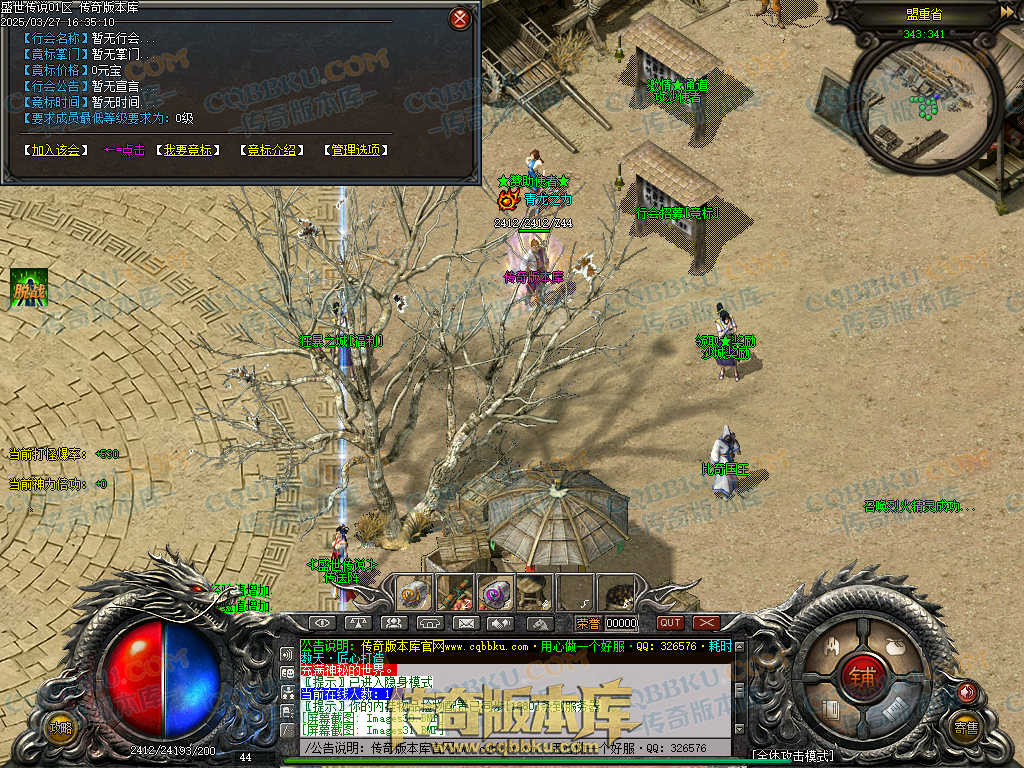Open the 寄售 consignment button
The width and height of the screenshot is (1024, 768).
[965, 727]
